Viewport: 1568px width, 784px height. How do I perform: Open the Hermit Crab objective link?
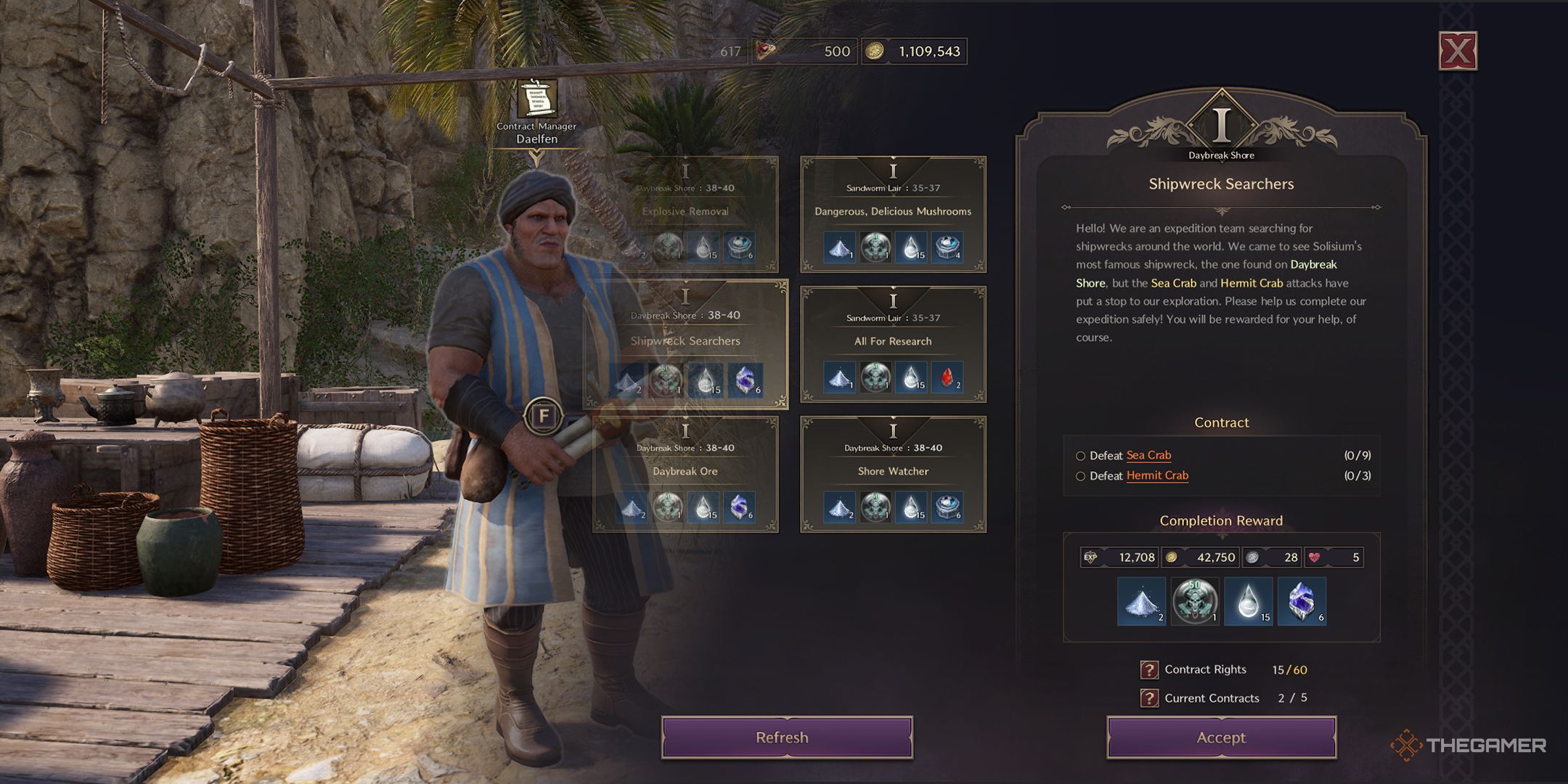pyautogui.click(x=1157, y=476)
